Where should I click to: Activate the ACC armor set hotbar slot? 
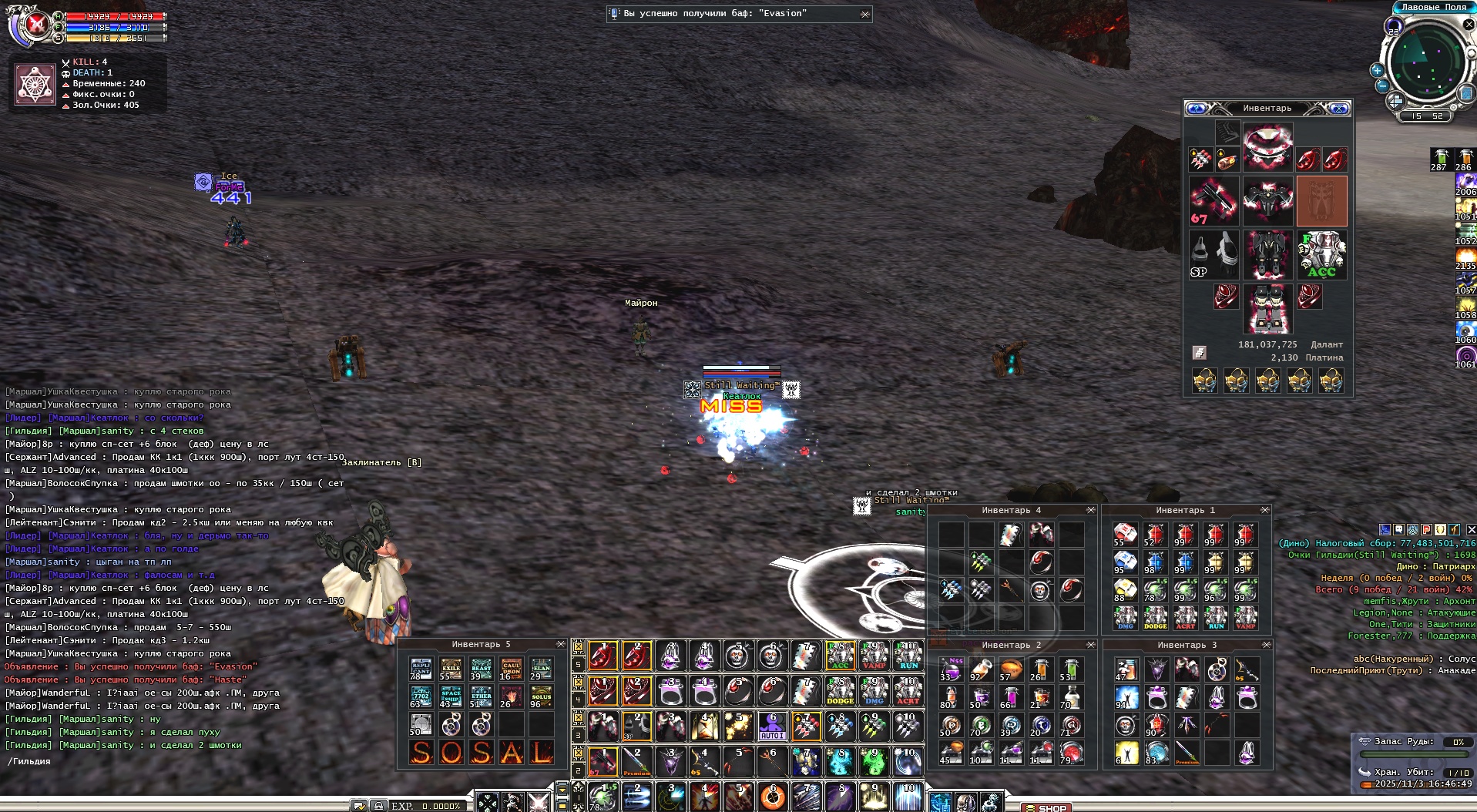pos(840,656)
